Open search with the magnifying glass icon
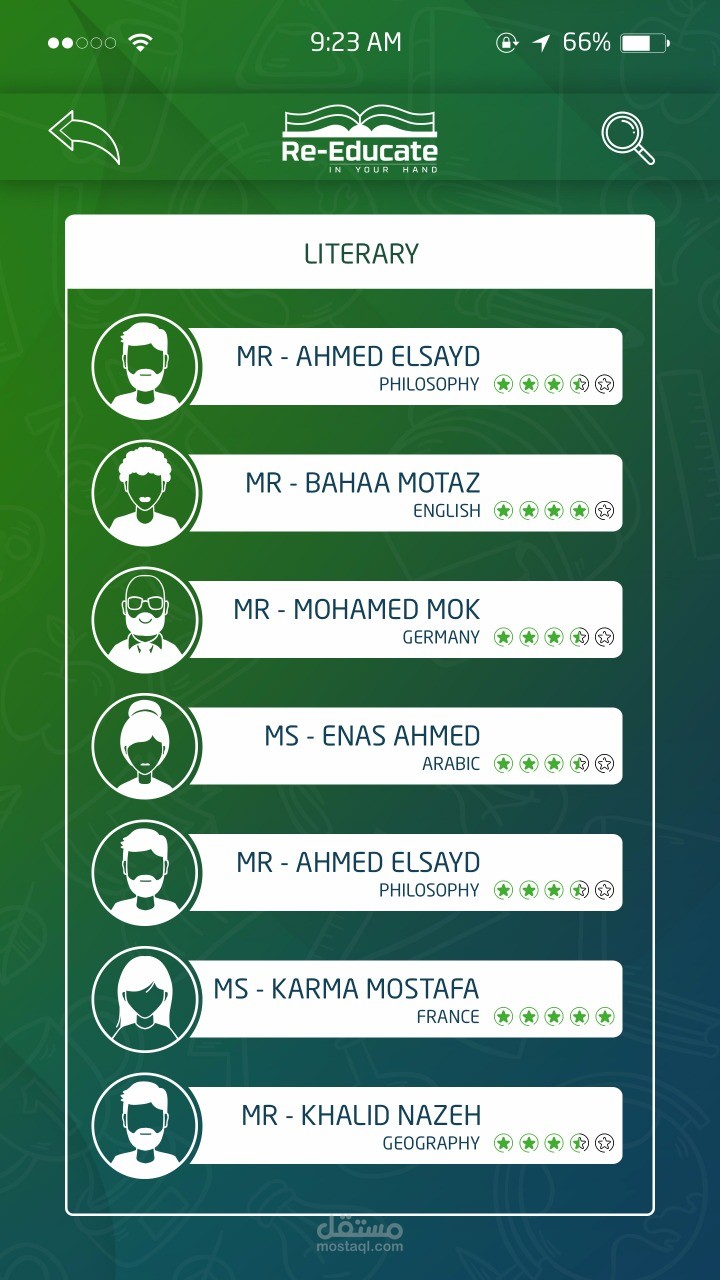Viewport: 720px width, 1280px height. [628, 139]
